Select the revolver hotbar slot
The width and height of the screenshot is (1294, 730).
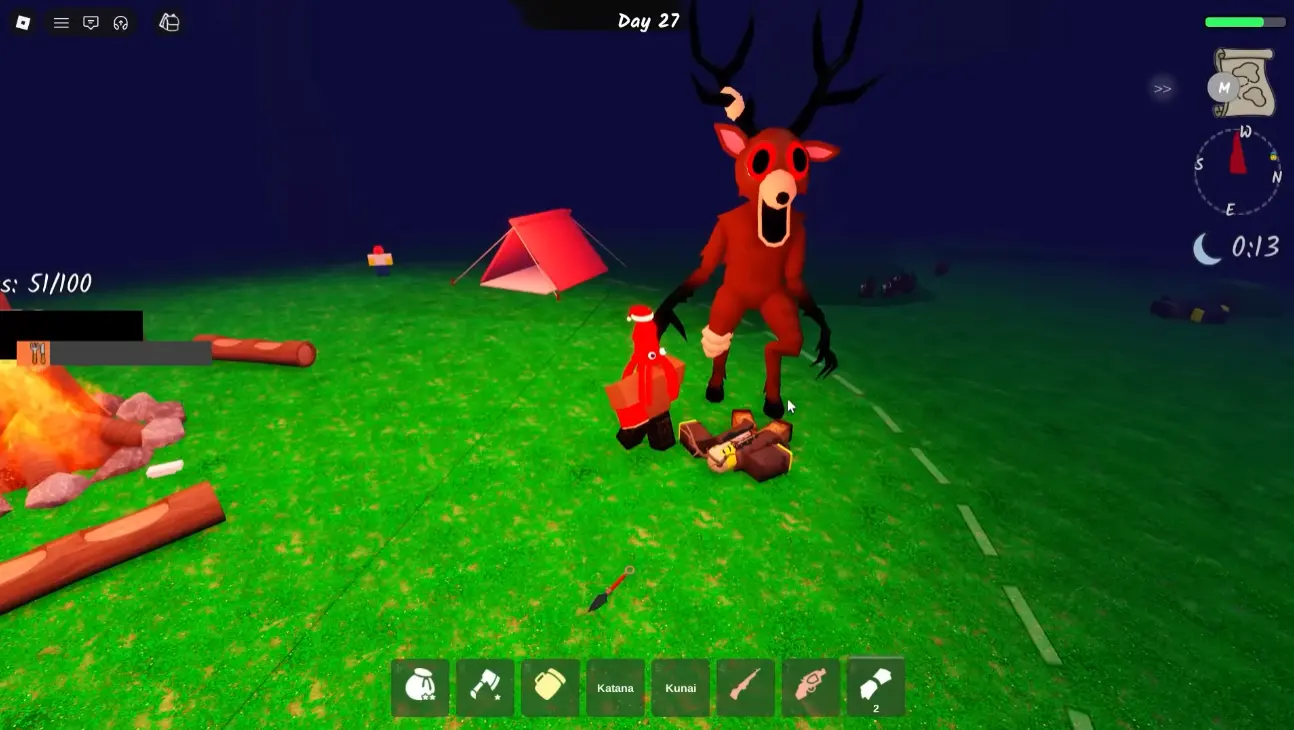tap(810, 687)
